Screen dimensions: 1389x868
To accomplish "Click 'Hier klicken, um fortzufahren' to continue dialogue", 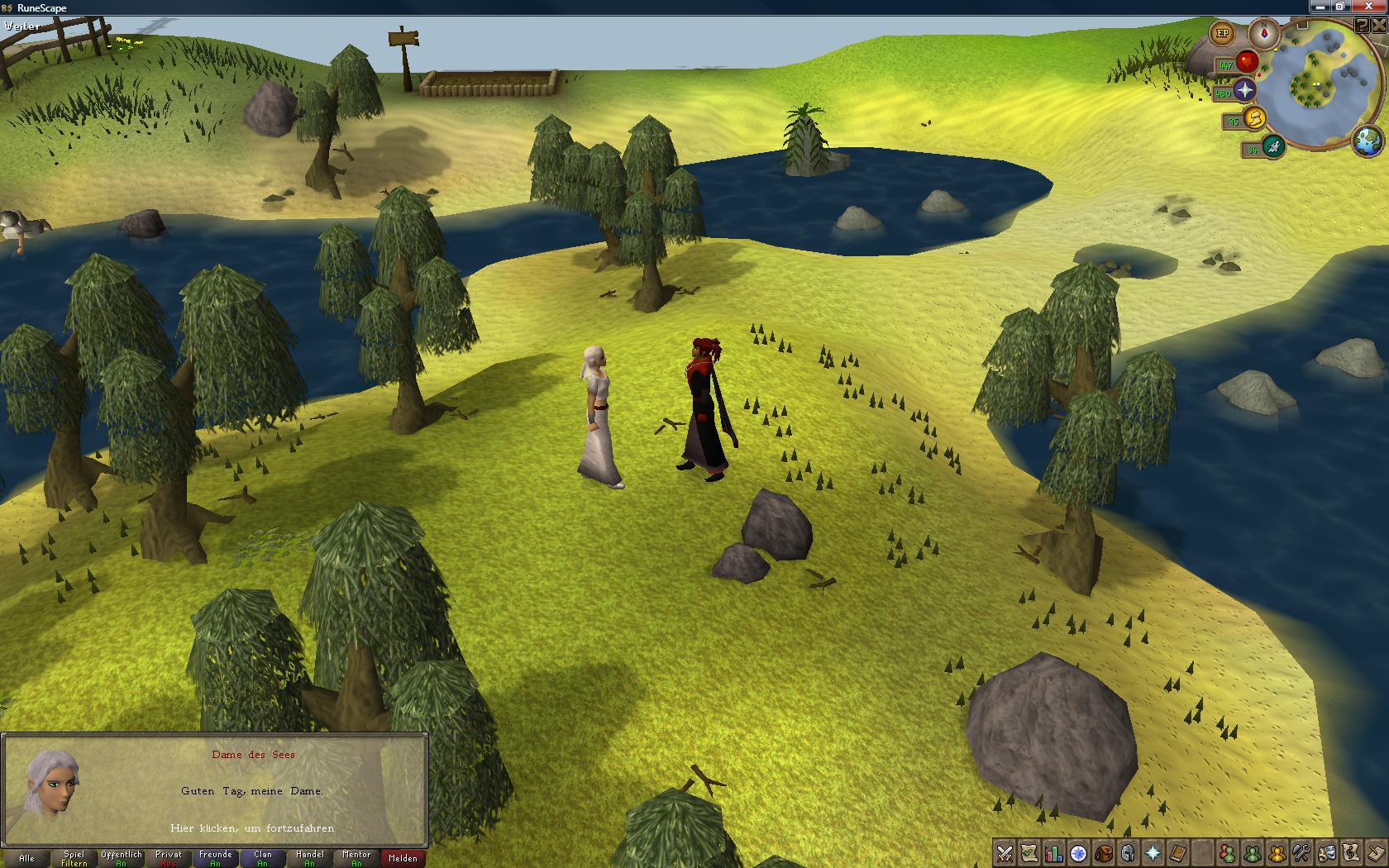I will (252, 827).
